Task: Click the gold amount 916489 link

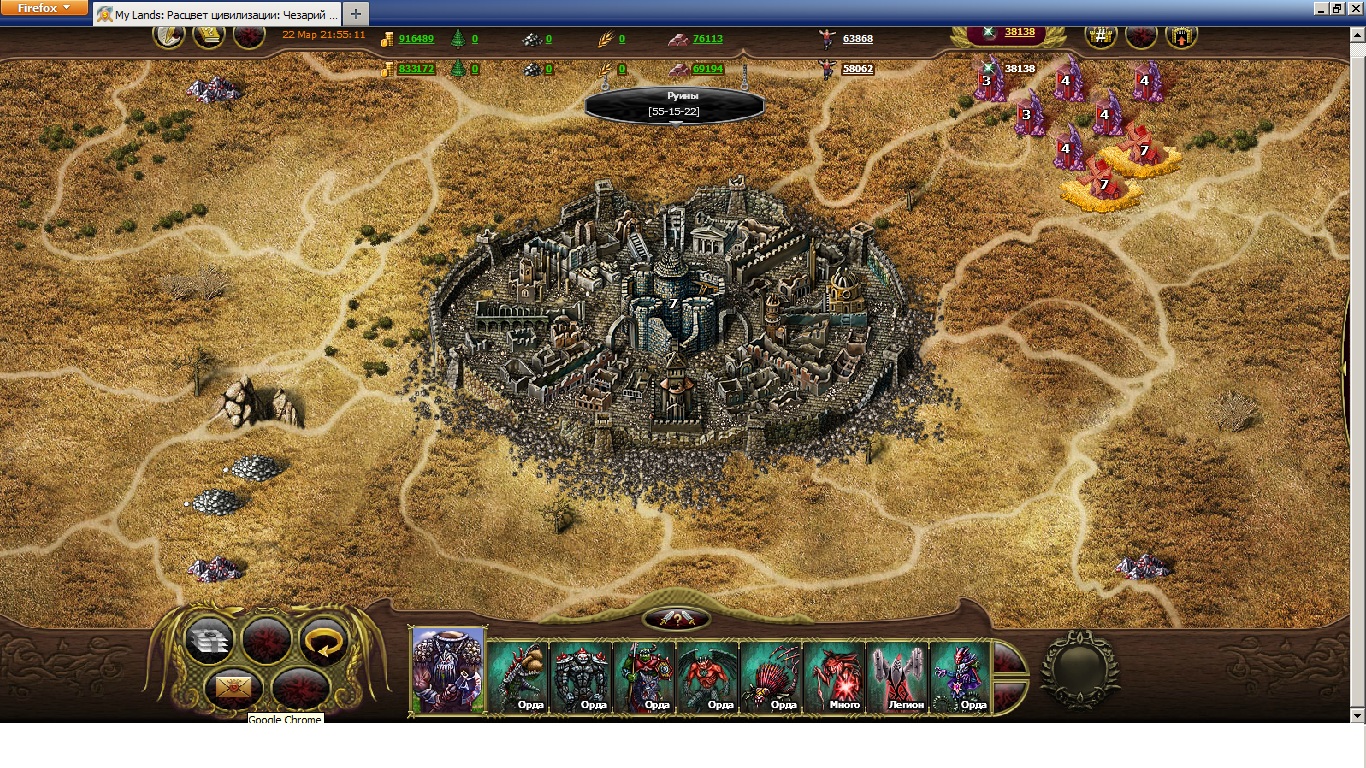Action: [416, 39]
